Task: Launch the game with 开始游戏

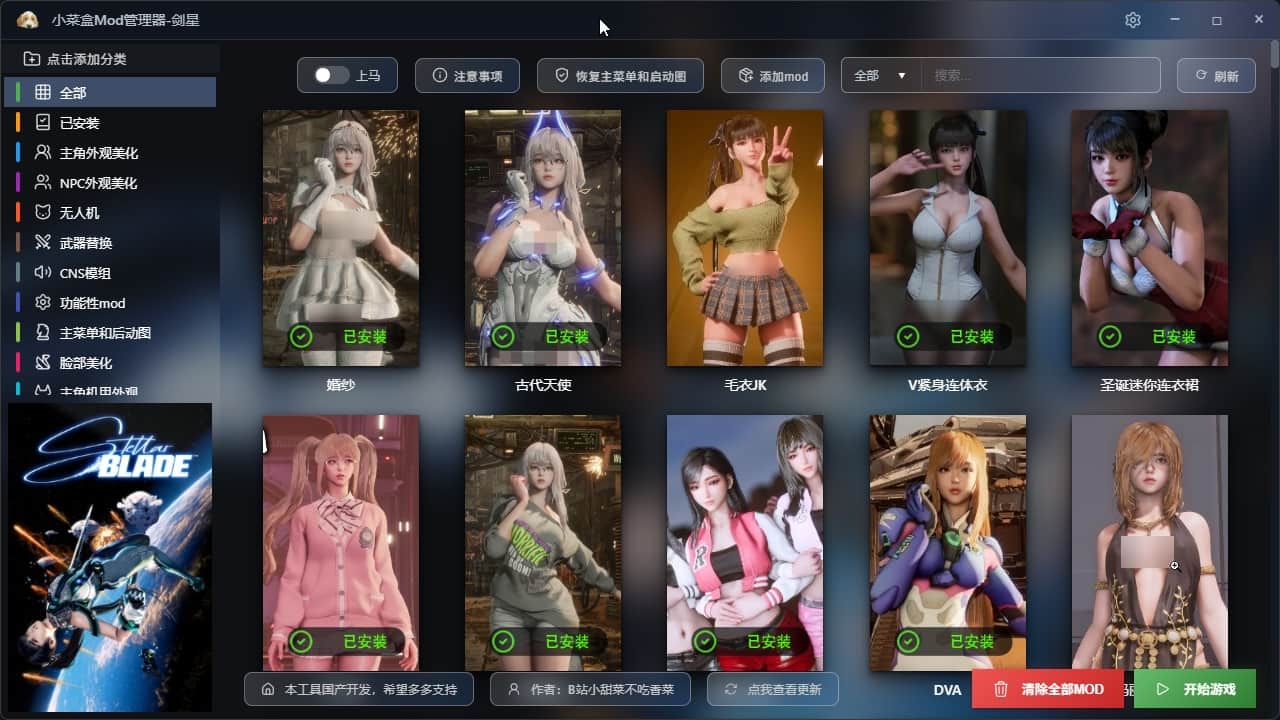Action: [x=1195, y=689]
